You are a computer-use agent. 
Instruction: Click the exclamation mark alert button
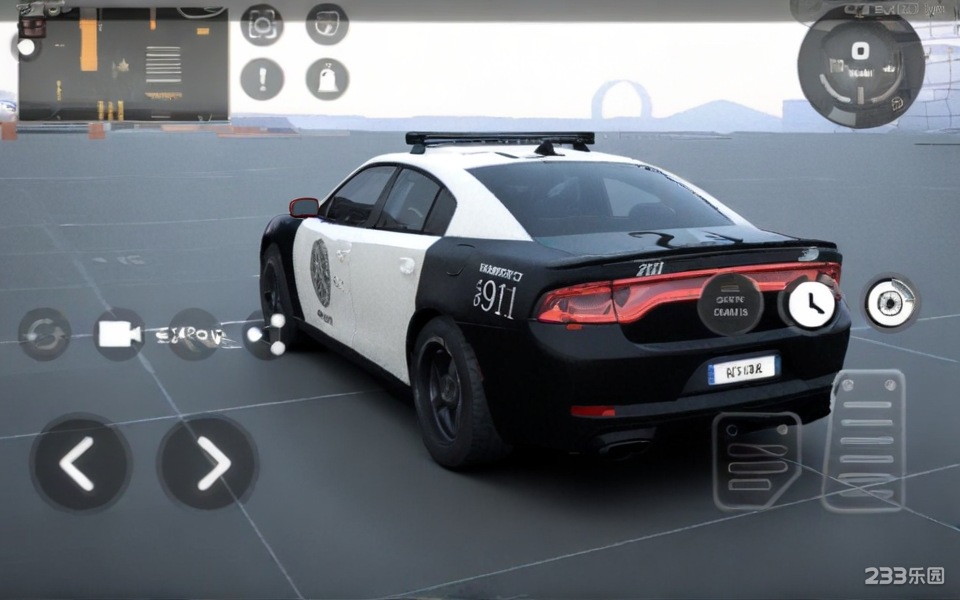(262, 79)
